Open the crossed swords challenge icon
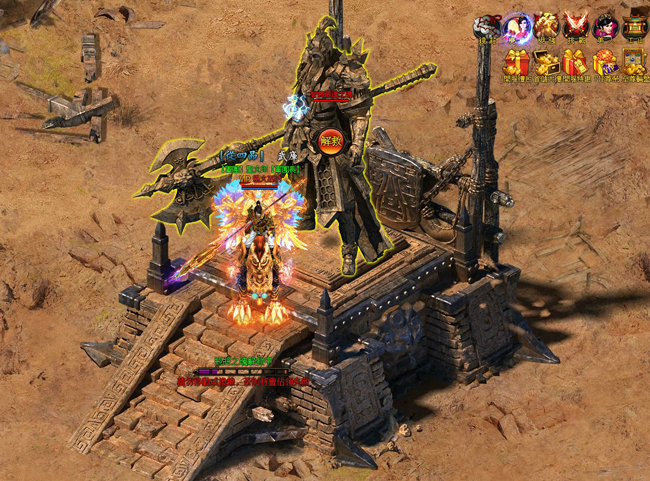650x481 pixels. [x=576, y=26]
